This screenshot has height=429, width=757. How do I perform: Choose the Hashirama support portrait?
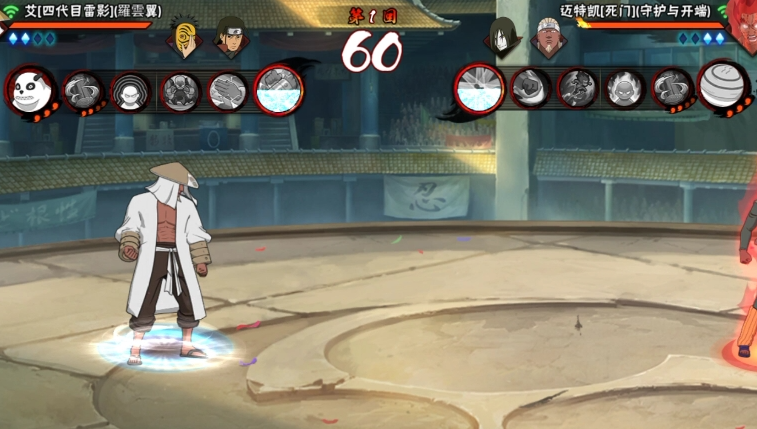[230, 37]
